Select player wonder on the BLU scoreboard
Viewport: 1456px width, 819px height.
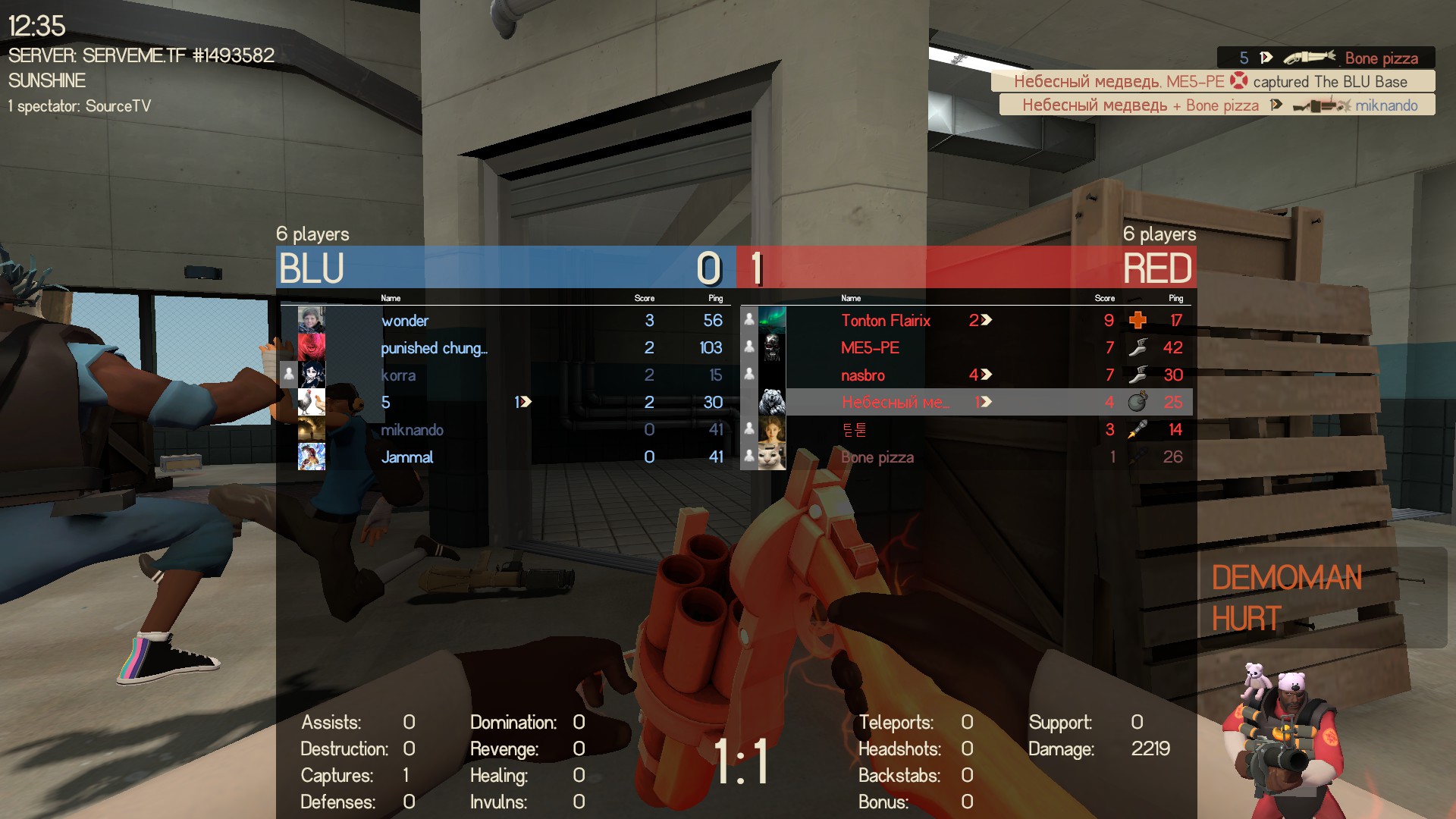(x=405, y=321)
